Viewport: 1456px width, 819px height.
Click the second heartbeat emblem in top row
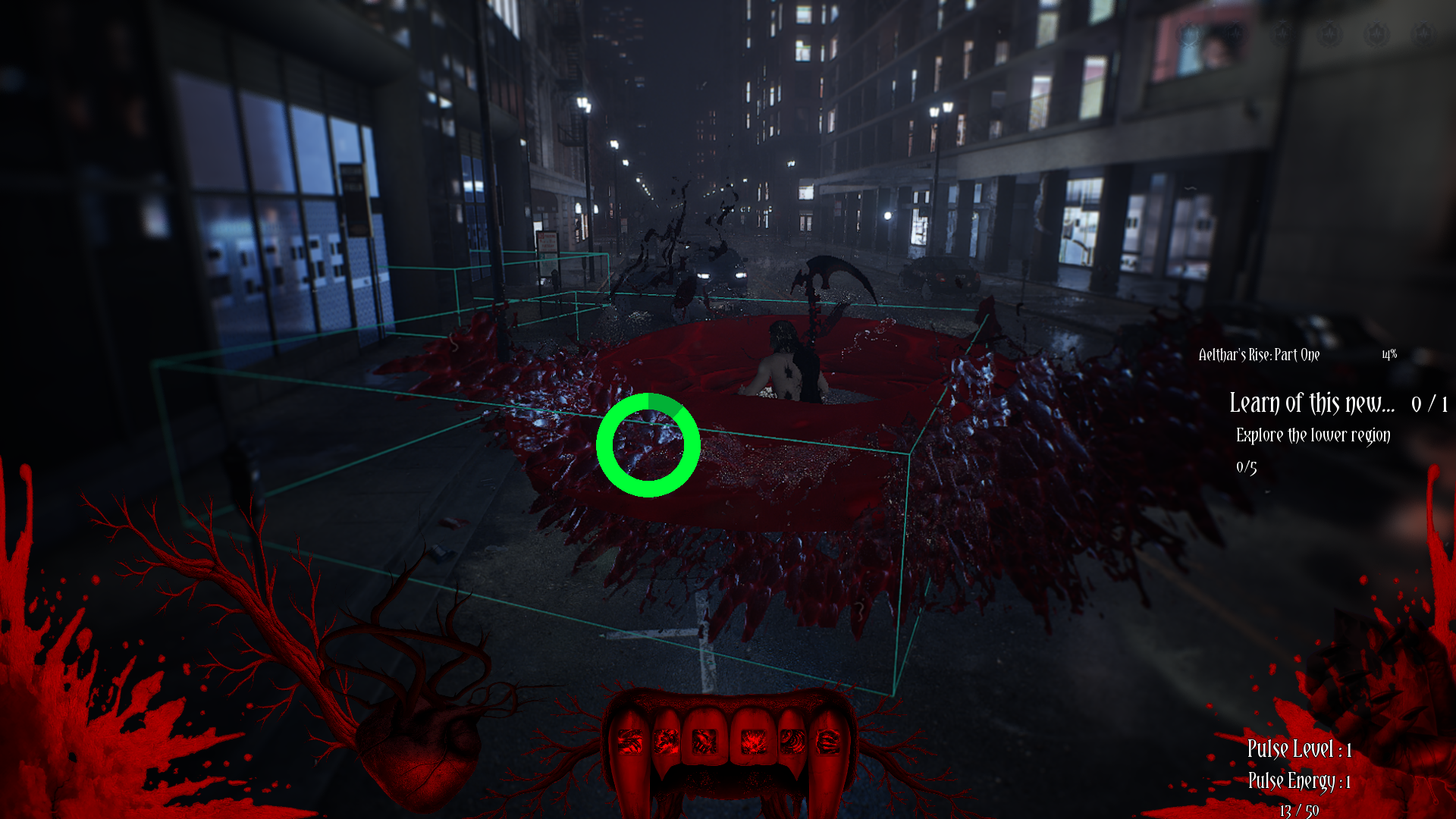[x=1235, y=34]
